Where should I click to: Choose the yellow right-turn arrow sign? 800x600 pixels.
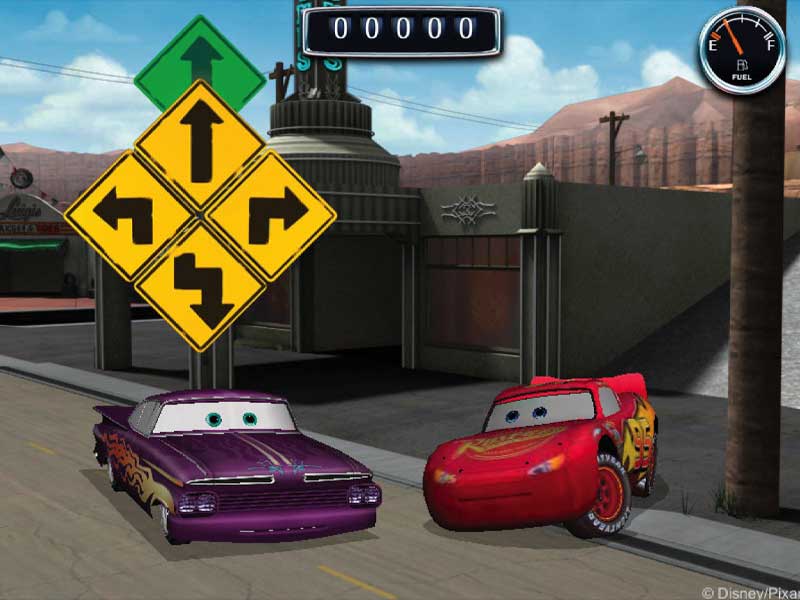[271, 214]
